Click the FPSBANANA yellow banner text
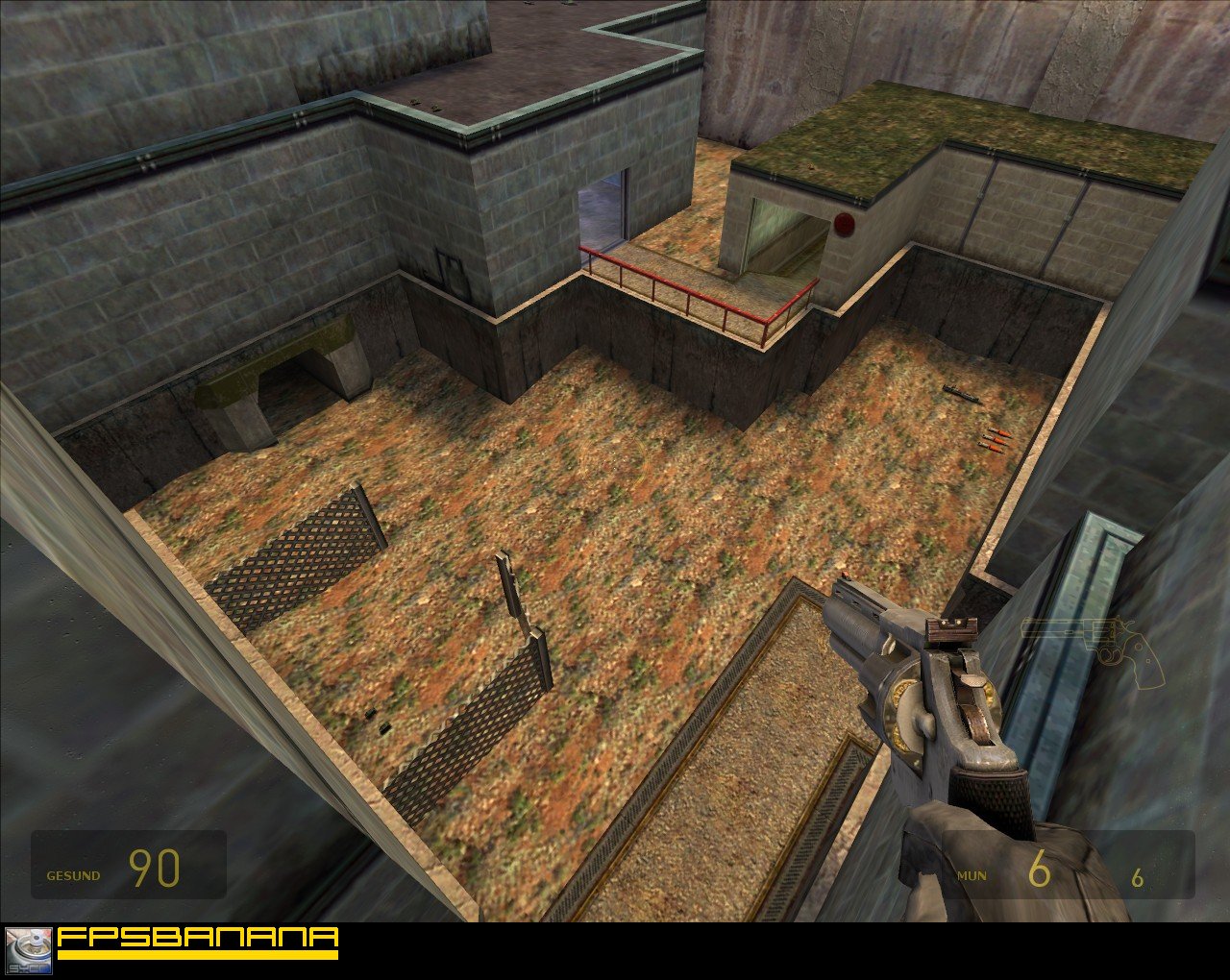The height and width of the screenshot is (980, 1230). [197, 939]
